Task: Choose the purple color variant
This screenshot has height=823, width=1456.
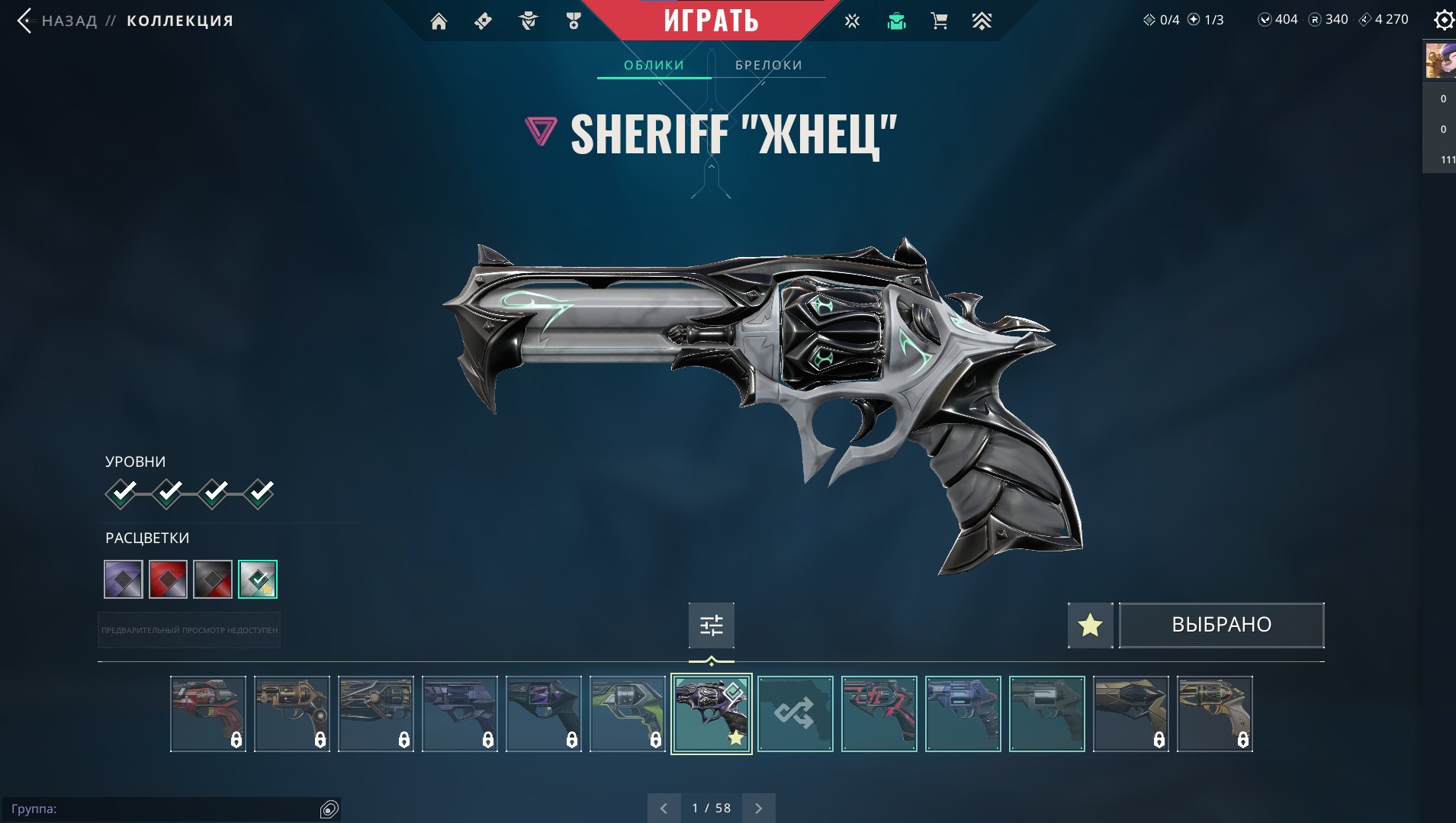Action: coord(124,579)
